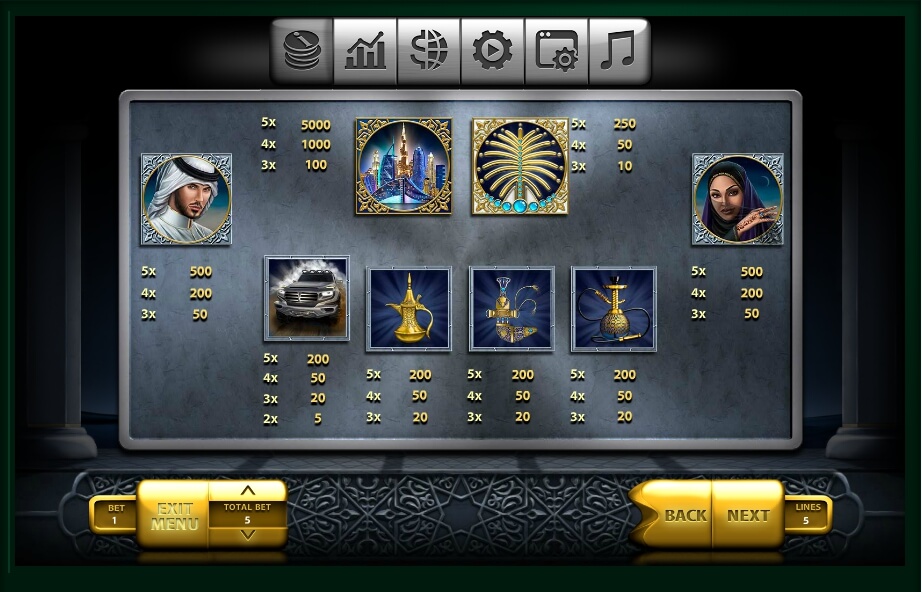
Task: Open the window settings gear tab
Action: click(x=556, y=51)
